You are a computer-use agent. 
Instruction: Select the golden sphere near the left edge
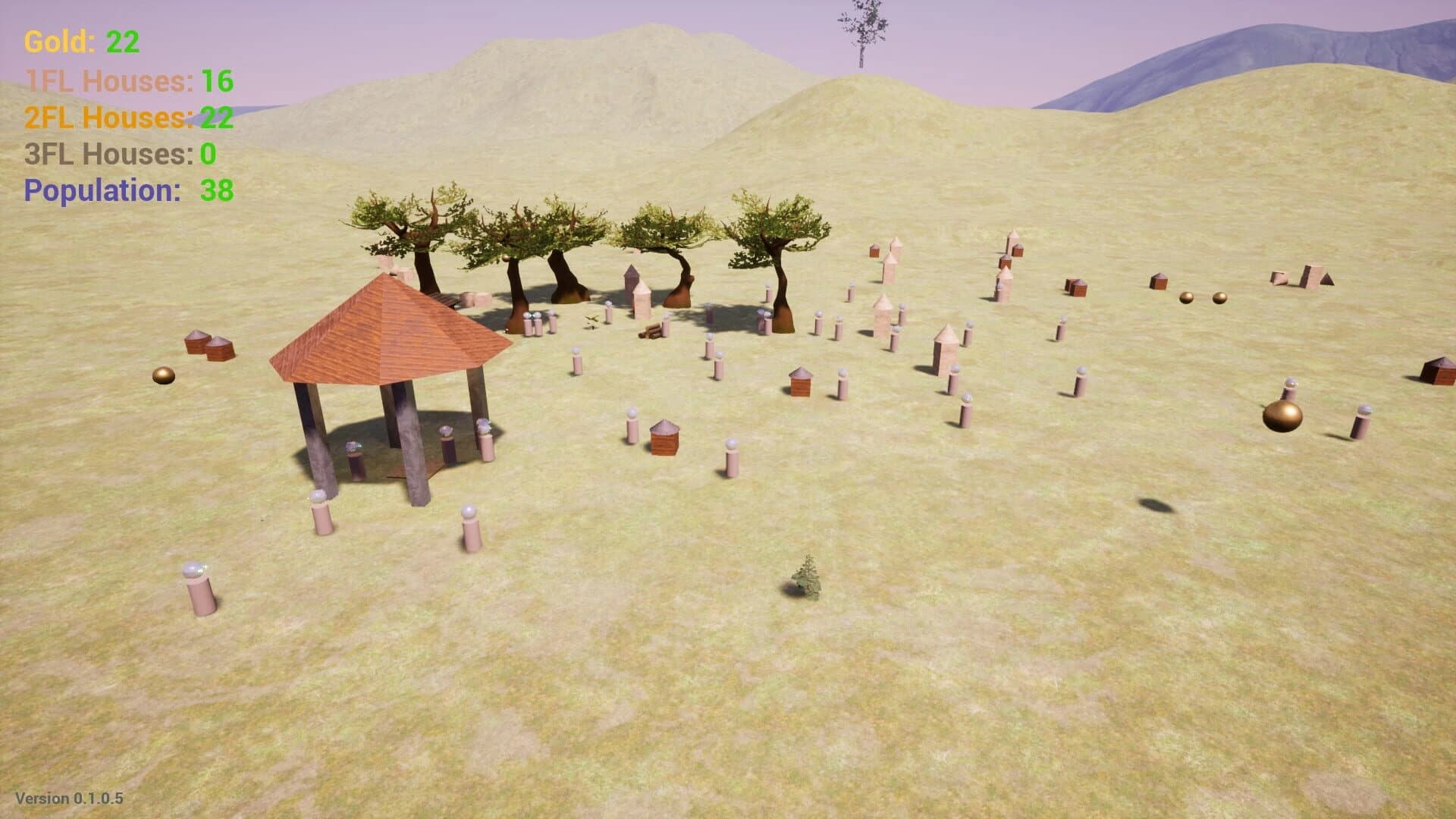point(162,375)
